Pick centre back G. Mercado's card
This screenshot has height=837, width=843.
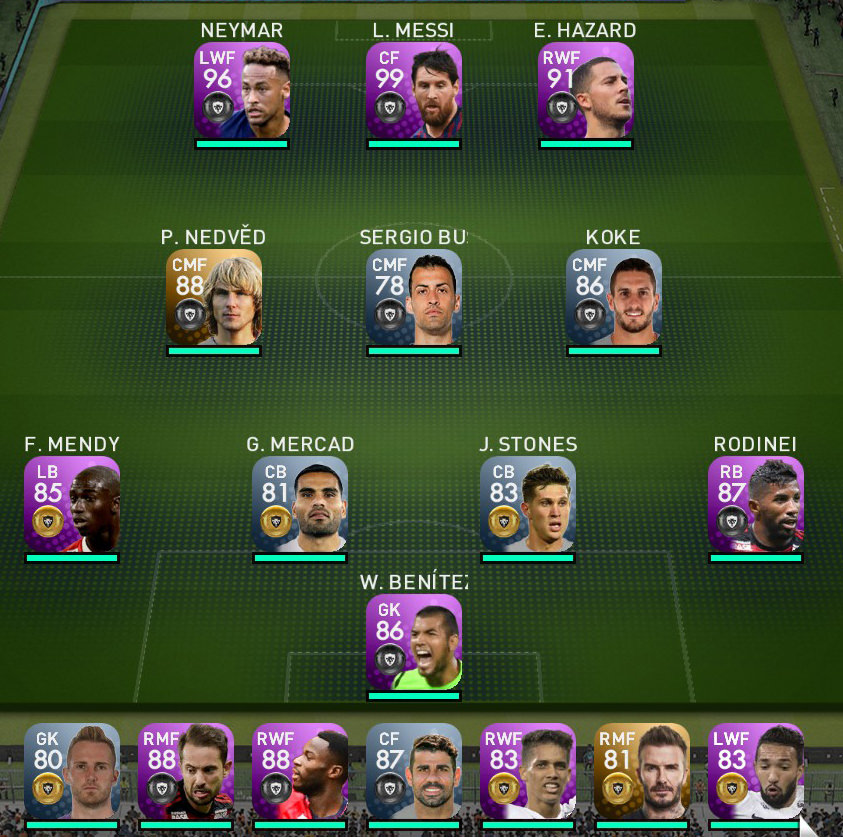[x=300, y=504]
